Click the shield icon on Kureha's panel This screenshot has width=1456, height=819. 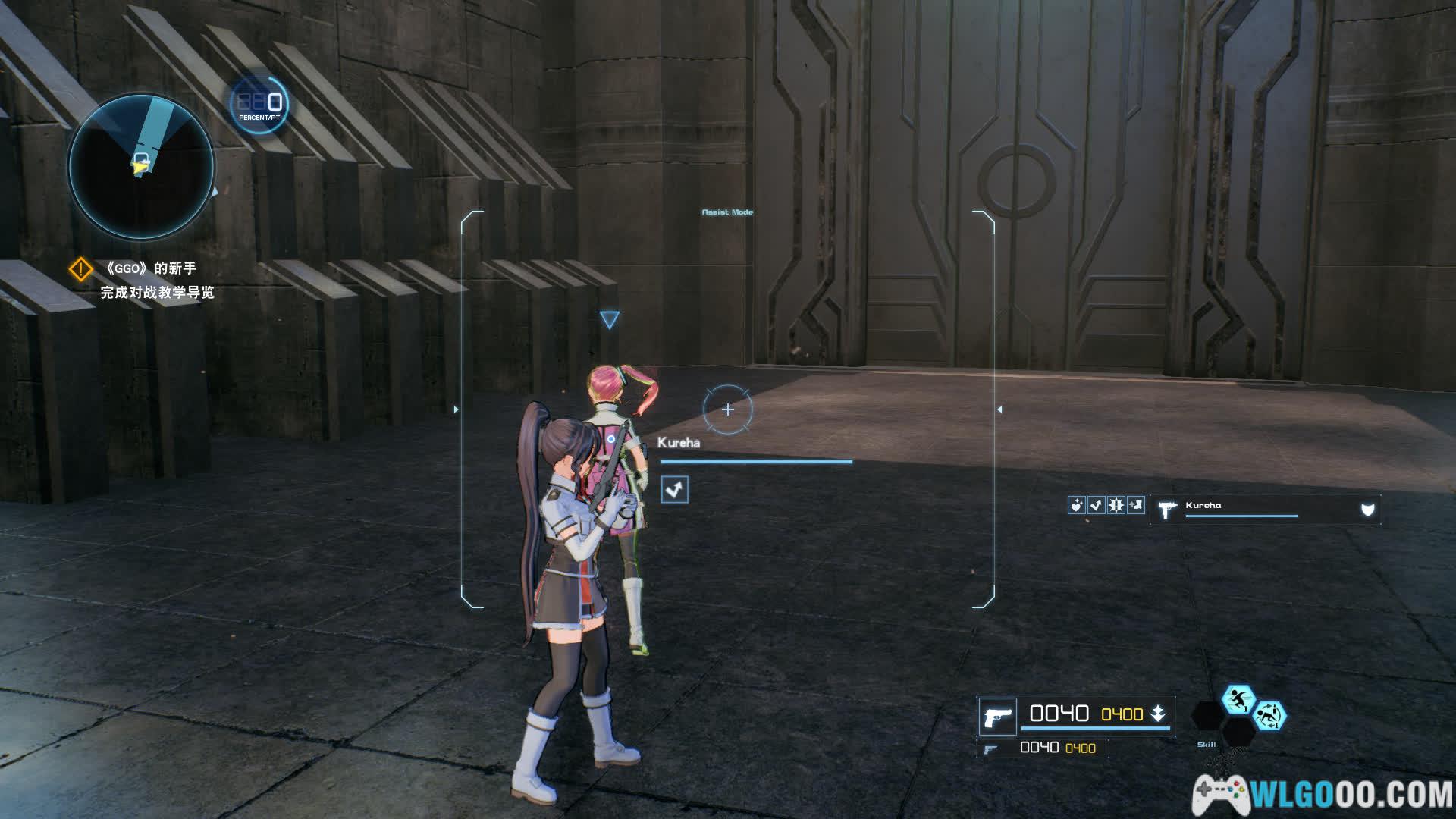click(1367, 510)
